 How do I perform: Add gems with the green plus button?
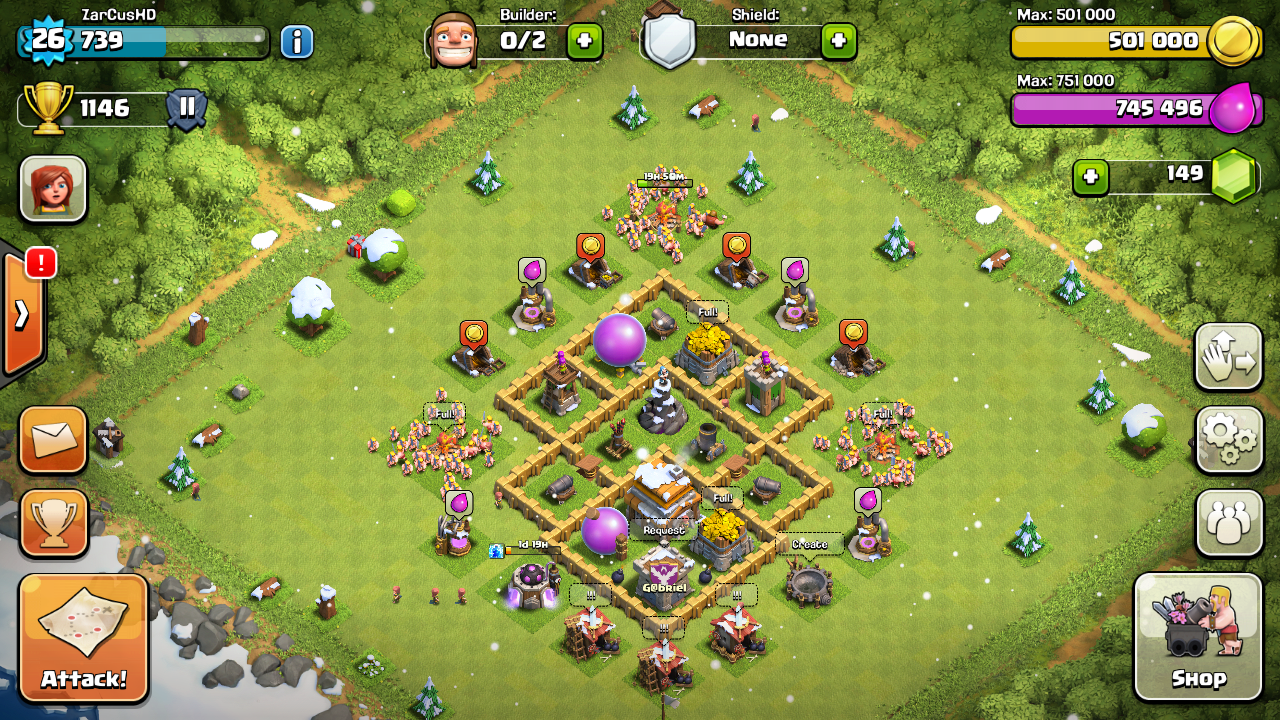(1090, 177)
